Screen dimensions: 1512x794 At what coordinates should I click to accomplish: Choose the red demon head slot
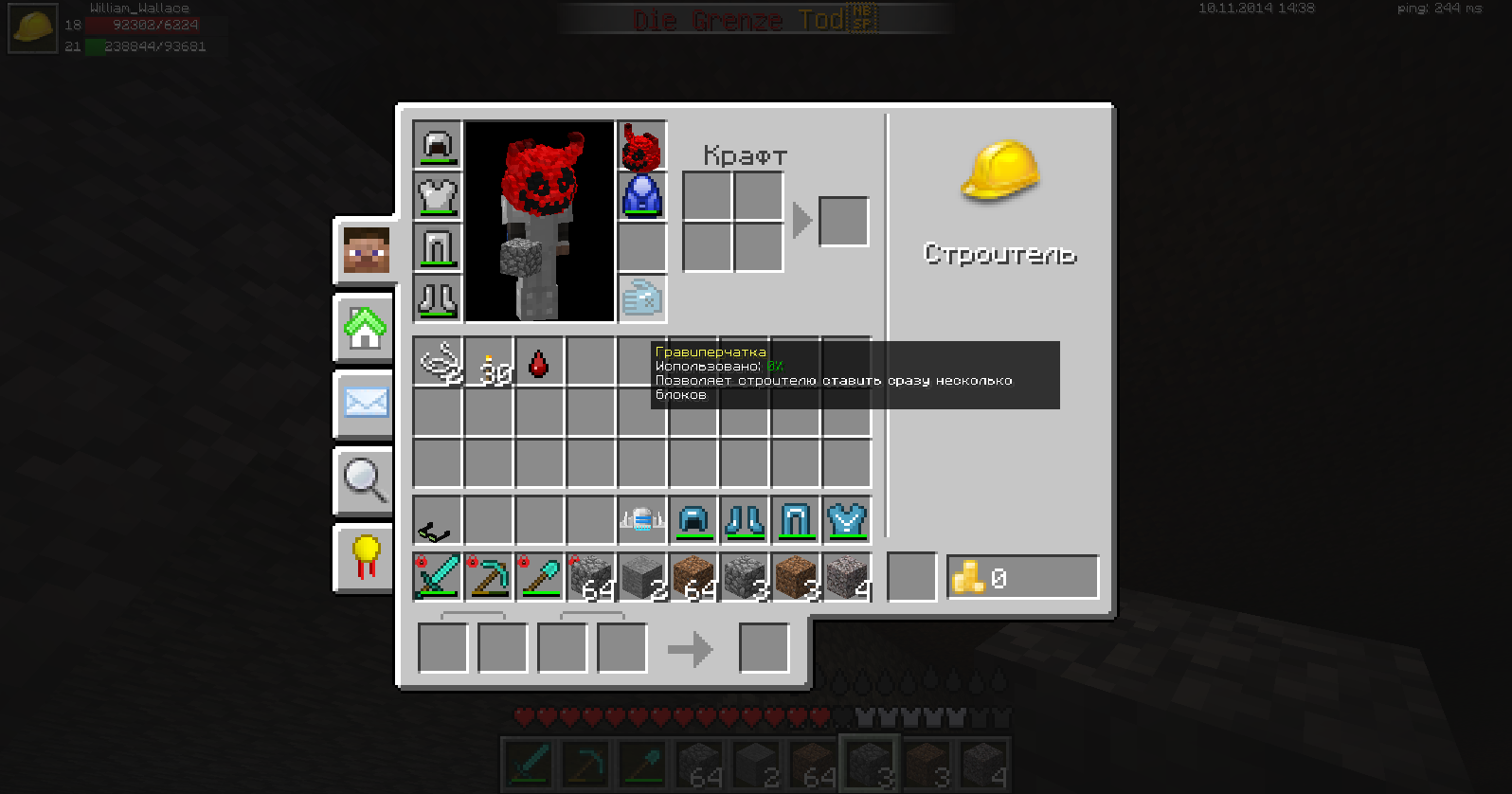(642, 146)
